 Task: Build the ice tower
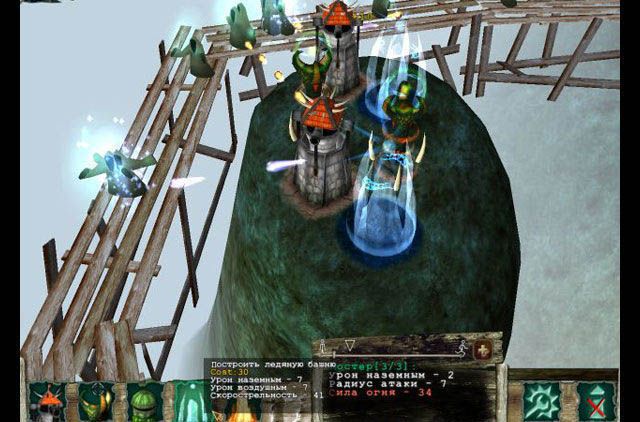190,402
